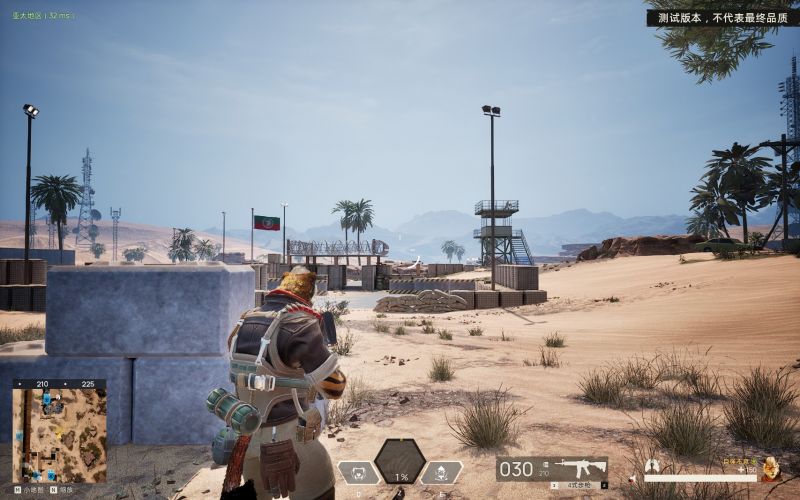Image resolution: width=800 pixels, height=500 pixels.
Task: Use the left hexagon gadget slot
Action: (357, 473)
